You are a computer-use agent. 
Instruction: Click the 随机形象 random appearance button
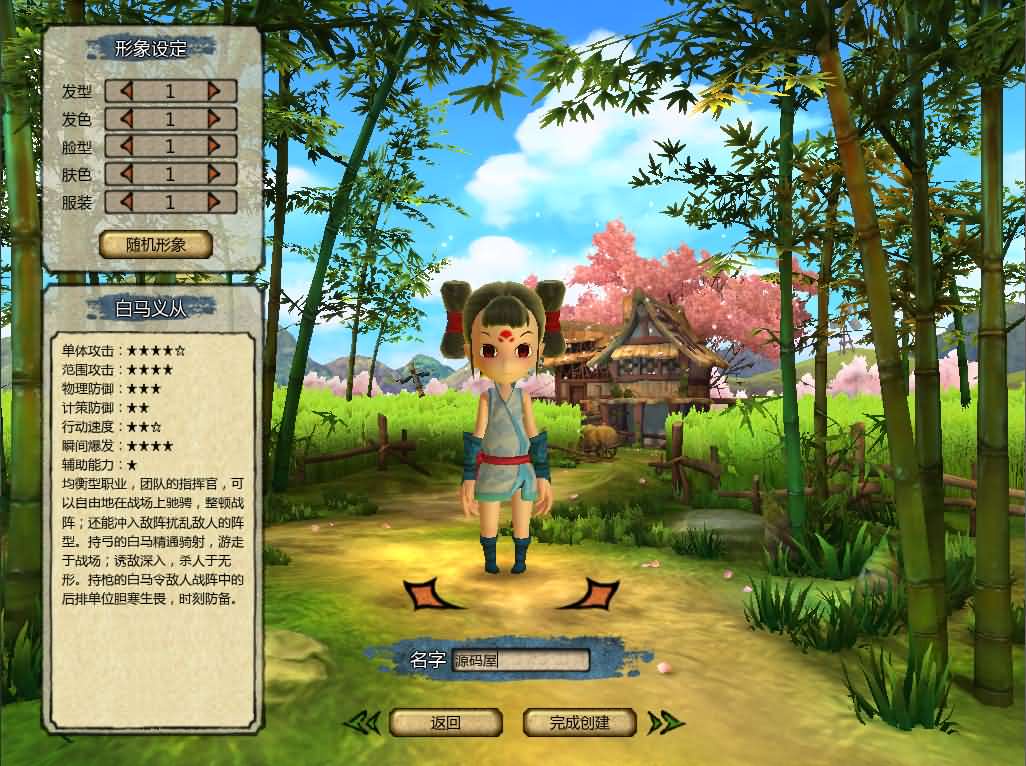(156, 244)
